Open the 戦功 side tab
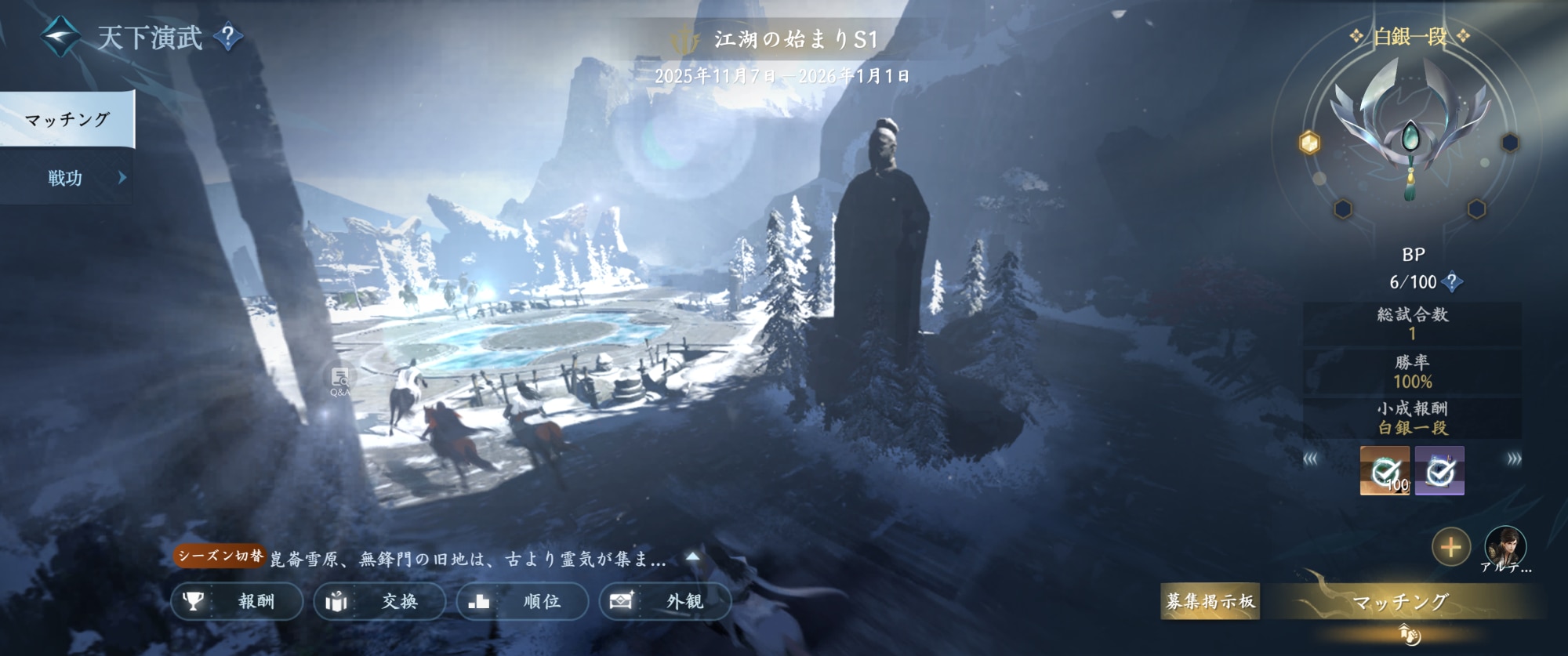 [67, 178]
